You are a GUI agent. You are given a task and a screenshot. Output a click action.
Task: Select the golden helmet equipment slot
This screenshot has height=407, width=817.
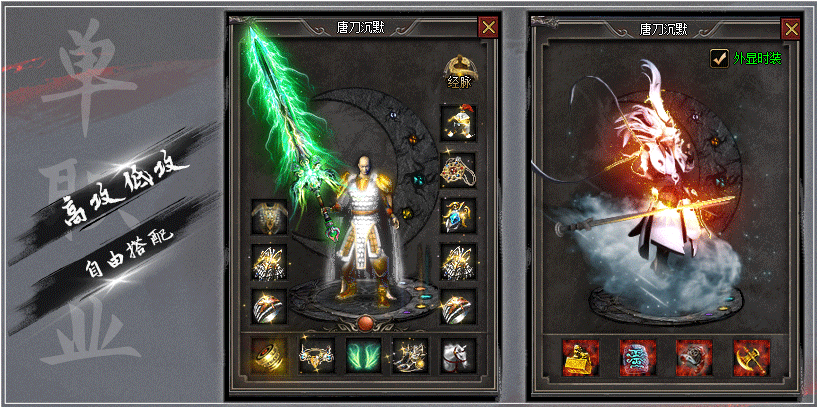pos(458,122)
